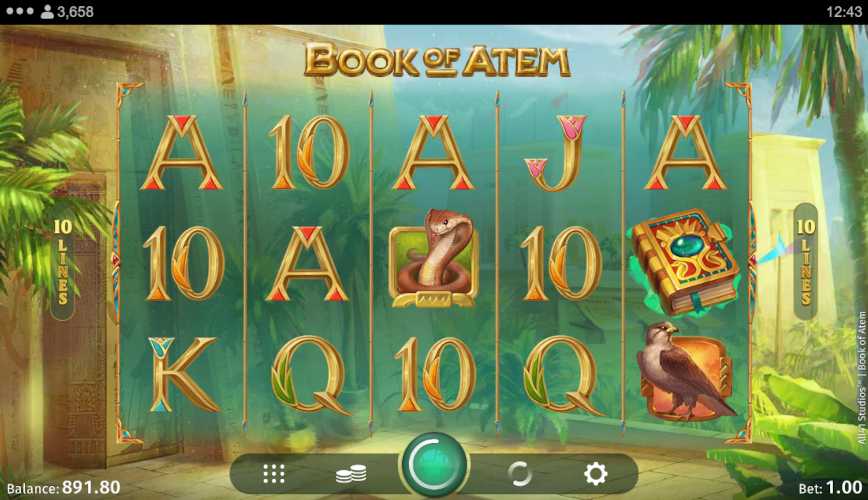Screen dimensions: 868x500
Task: Open the grid menu icon
Action: click(x=274, y=474)
